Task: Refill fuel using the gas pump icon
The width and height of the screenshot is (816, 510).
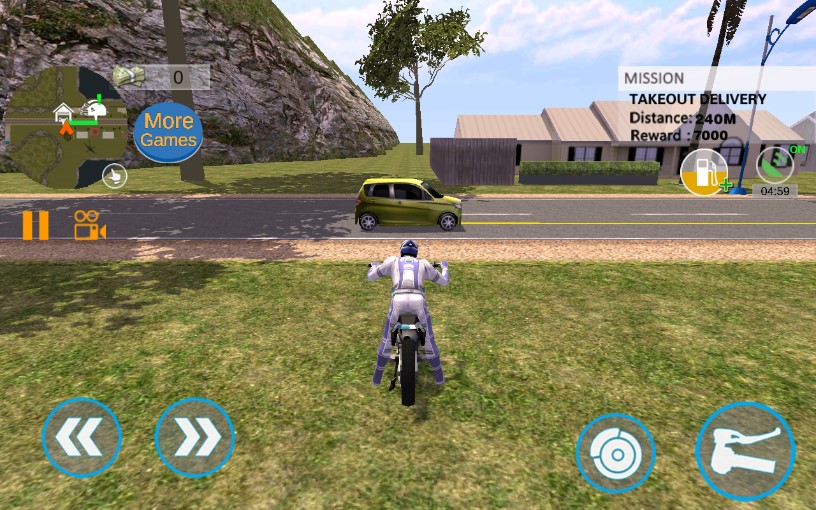Action: coord(704,171)
